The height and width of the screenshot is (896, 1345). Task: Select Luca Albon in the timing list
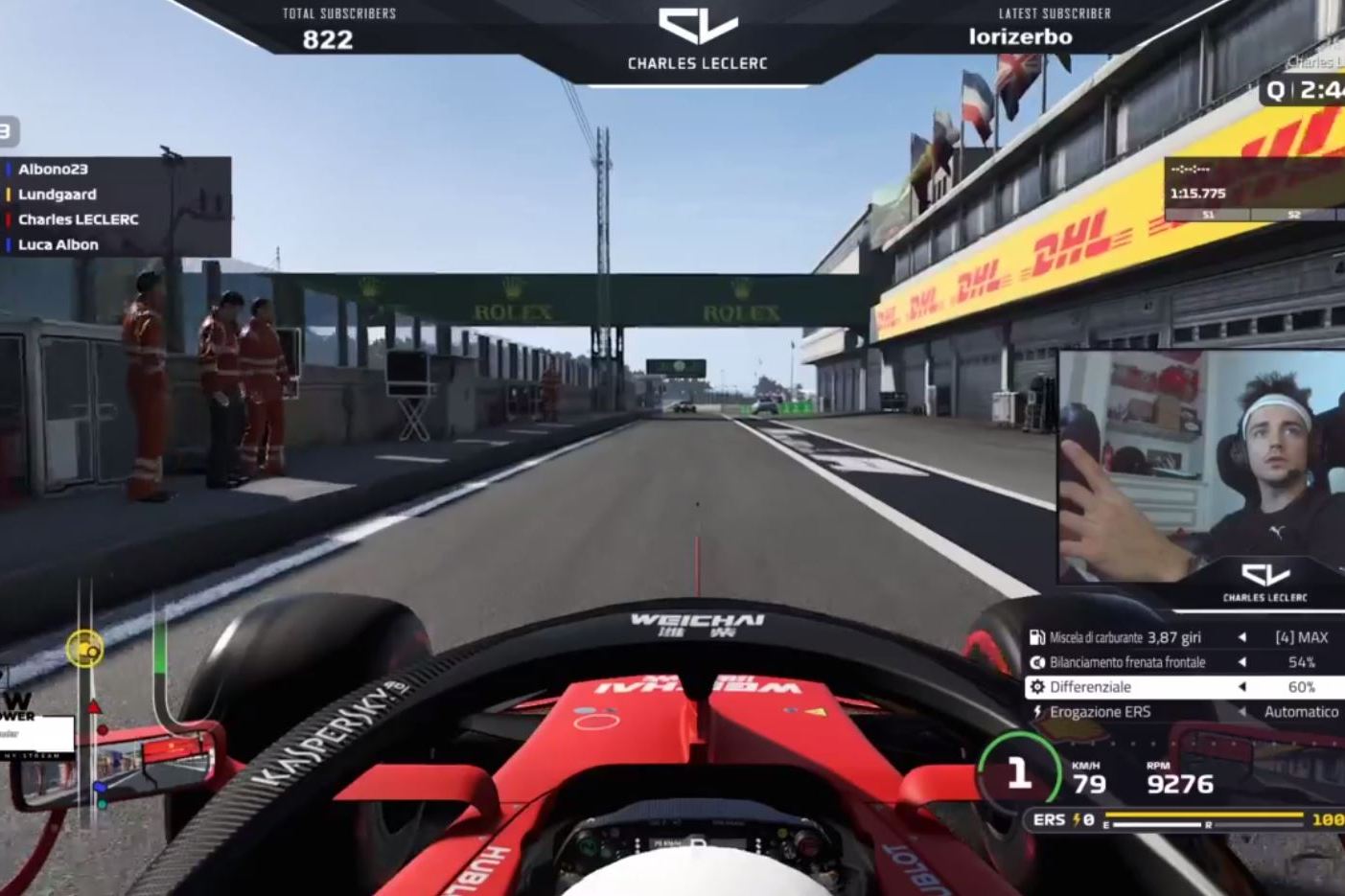click(58, 244)
